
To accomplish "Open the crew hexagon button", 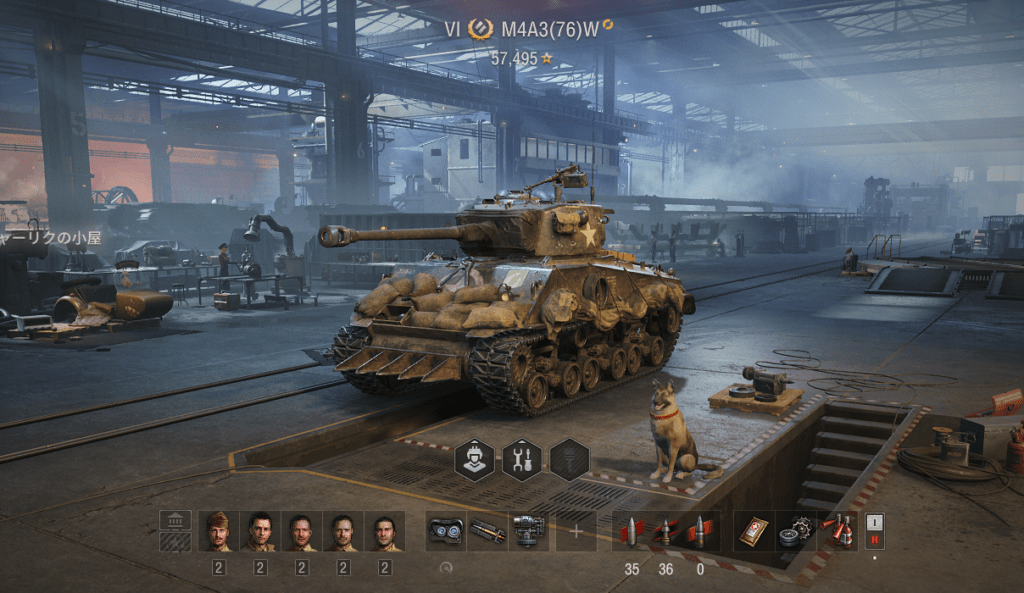I will (x=474, y=459).
